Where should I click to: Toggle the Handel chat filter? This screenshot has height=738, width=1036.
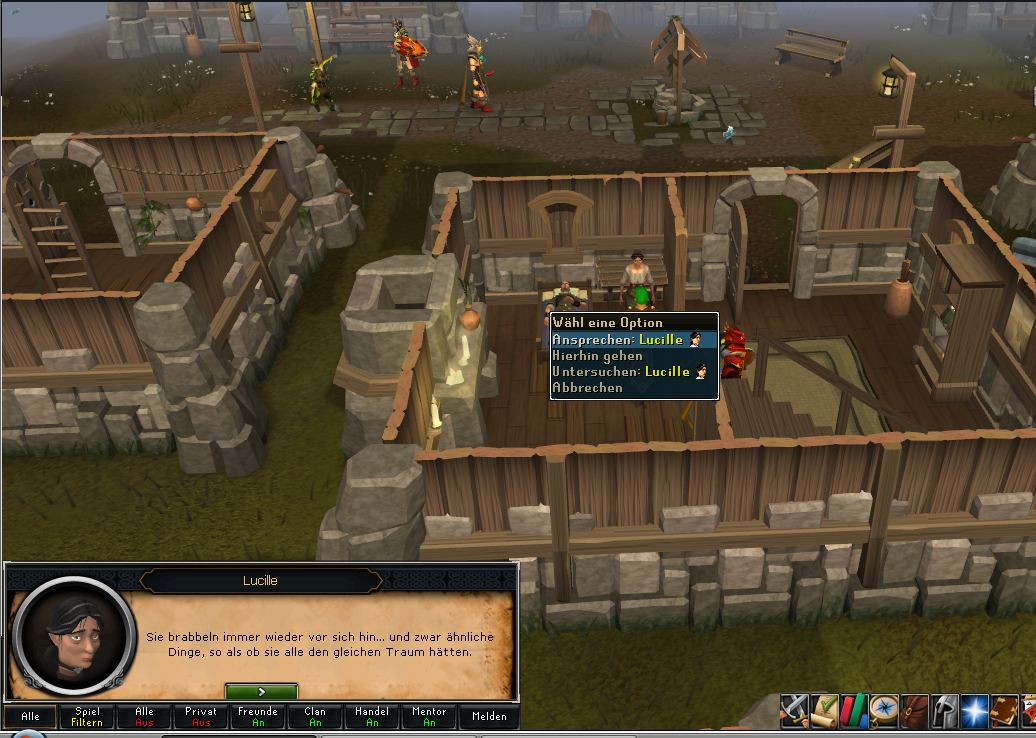(x=372, y=716)
